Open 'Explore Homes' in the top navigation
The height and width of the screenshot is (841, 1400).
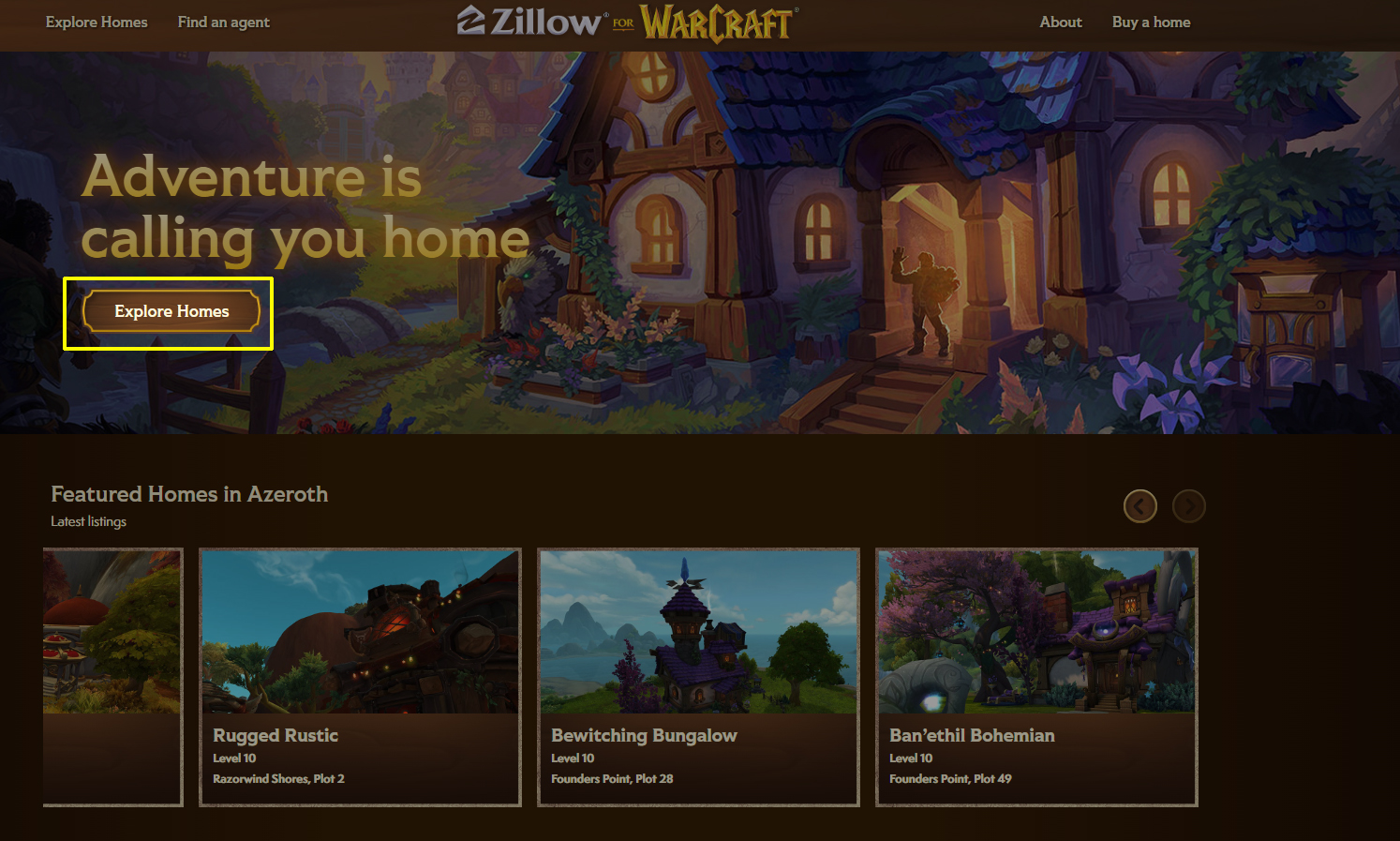pyautogui.click(x=97, y=22)
